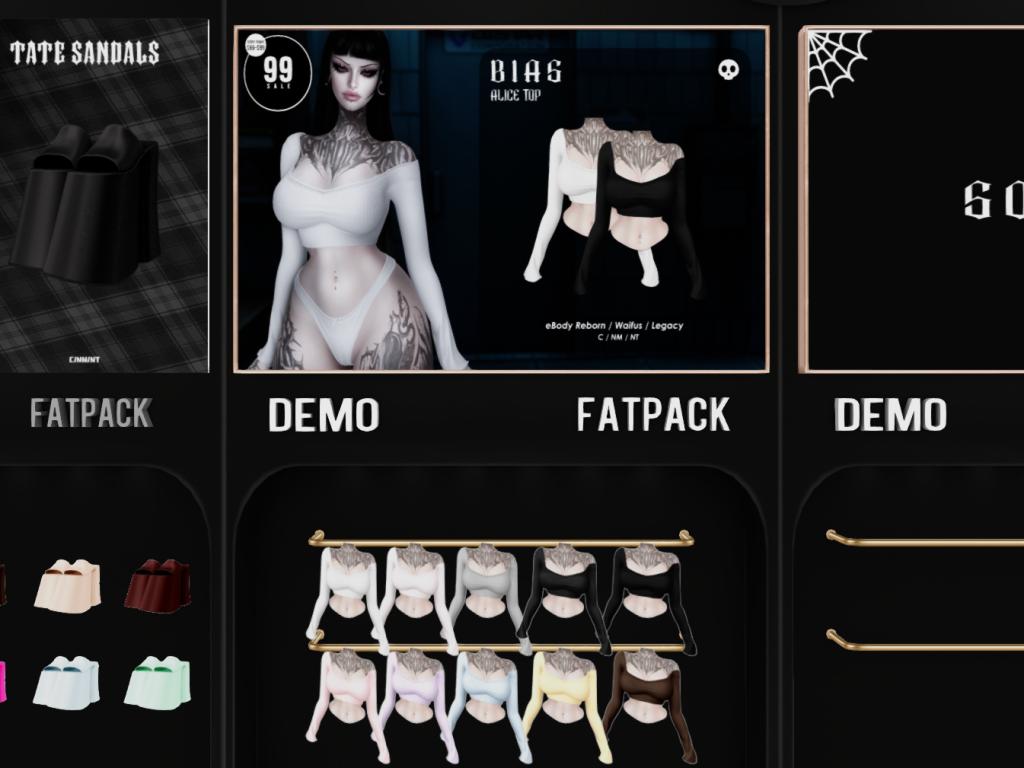The image size is (1024, 768).
Task: Choose the light blue Alice top
Action: coord(484,695)
